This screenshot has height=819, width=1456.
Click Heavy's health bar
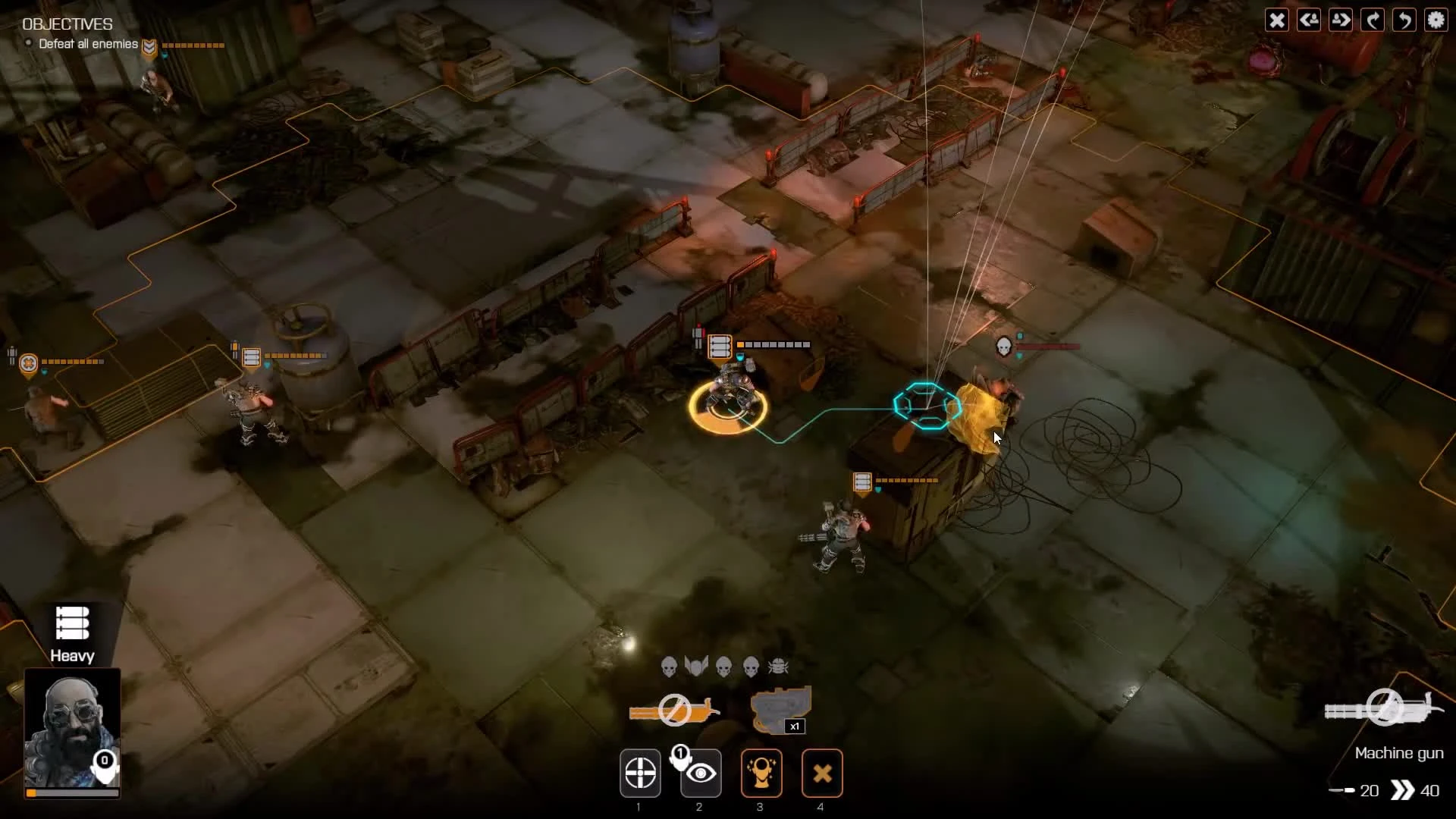pyautogui.click(x=72, y=793)
